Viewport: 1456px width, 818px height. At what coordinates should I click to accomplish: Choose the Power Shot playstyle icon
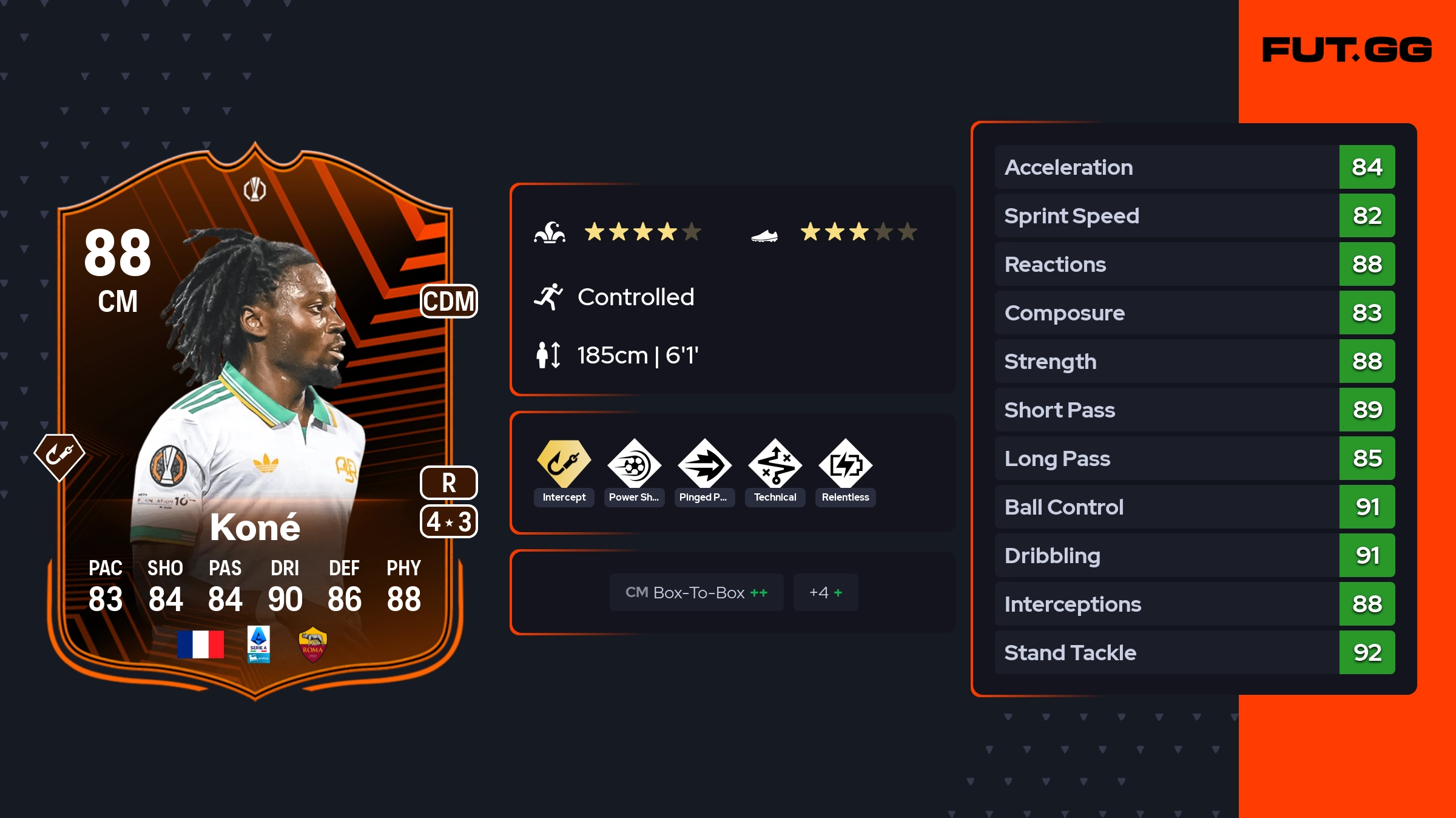click(x=634, y=464)
